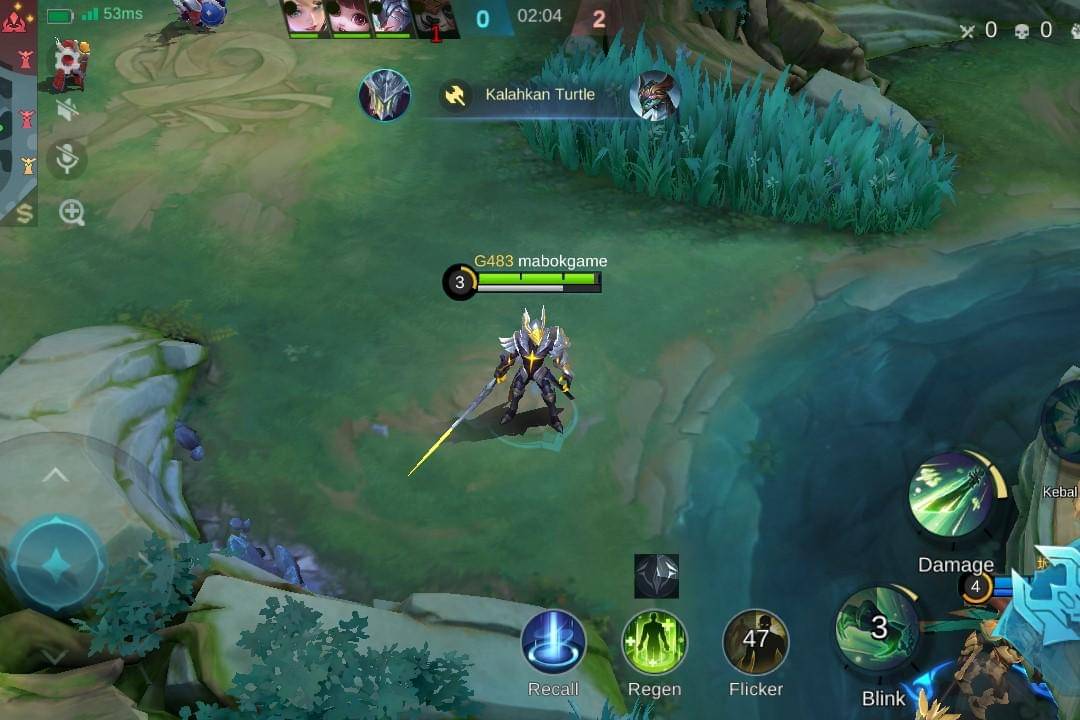
Task: Trigger the Blink skill
Action: (x=877, y=630)
